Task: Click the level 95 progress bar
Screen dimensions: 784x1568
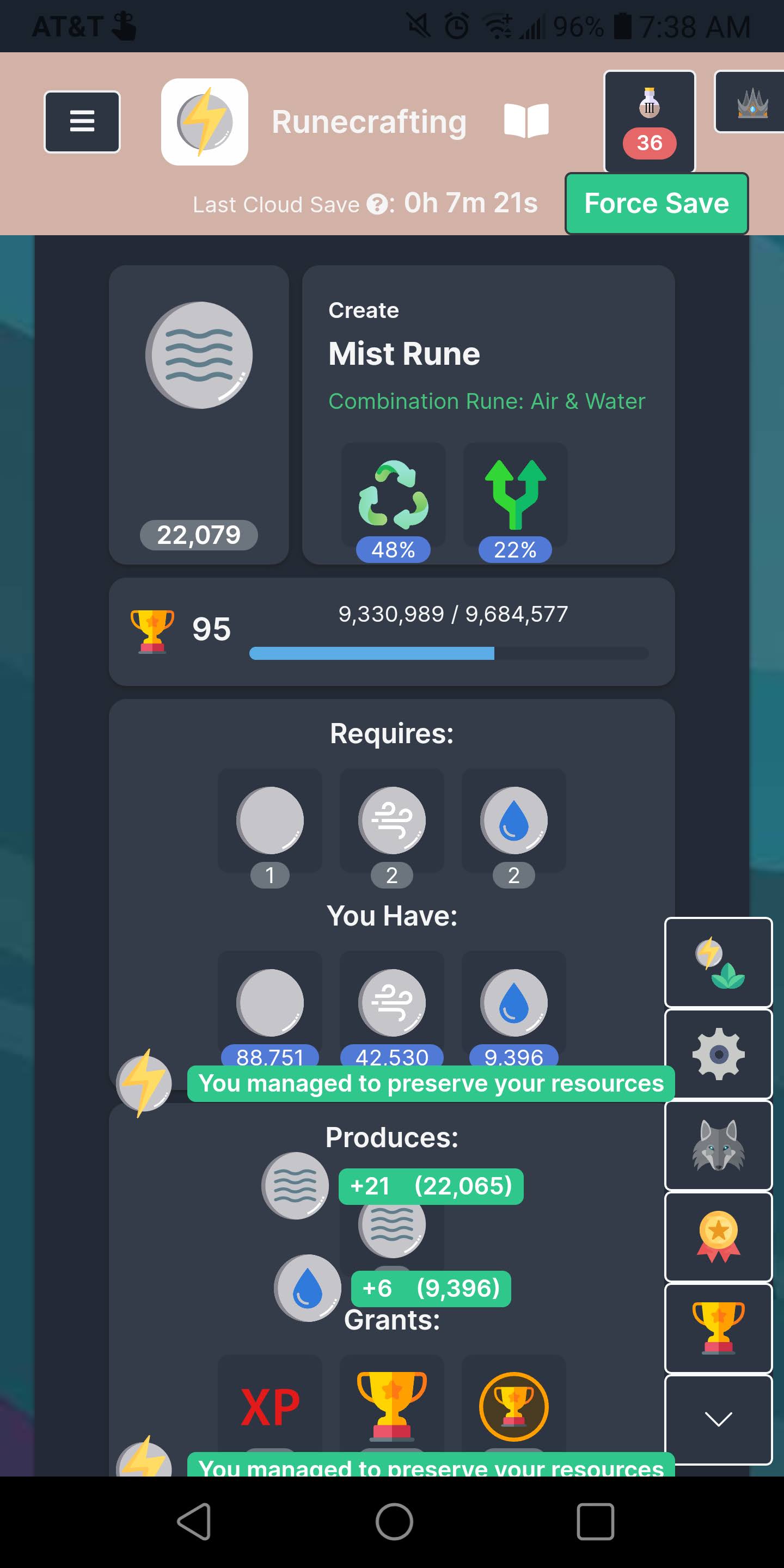Action: pos(449,653)
